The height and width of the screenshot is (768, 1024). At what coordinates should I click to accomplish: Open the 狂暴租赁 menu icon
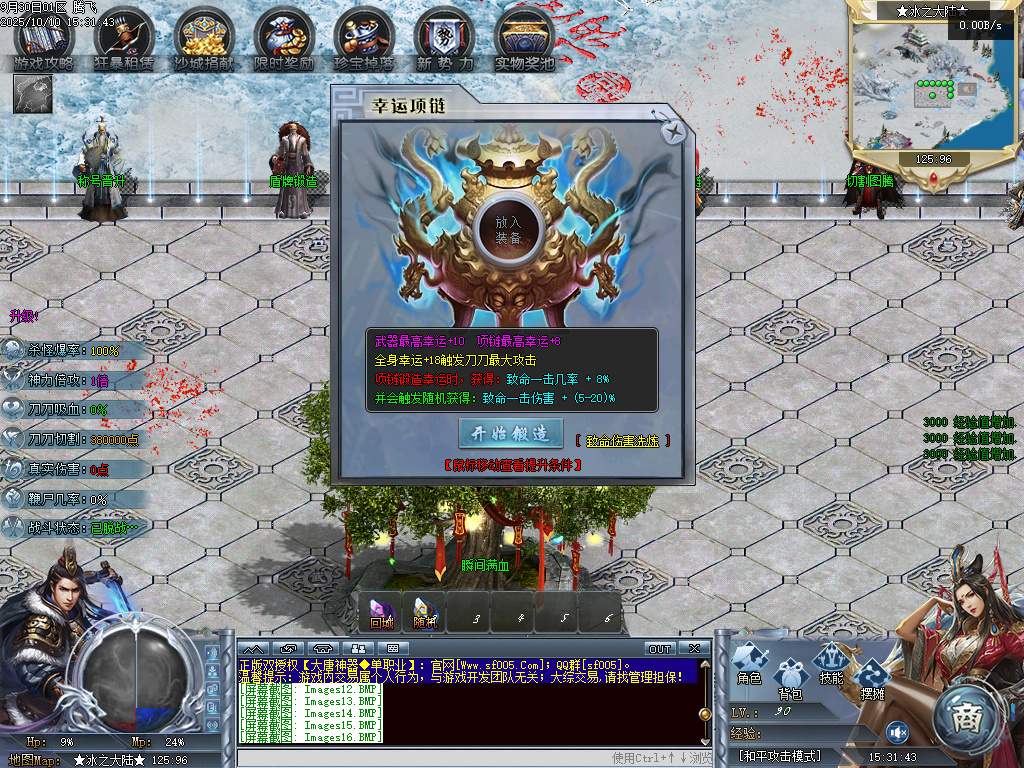pos(124,40)
